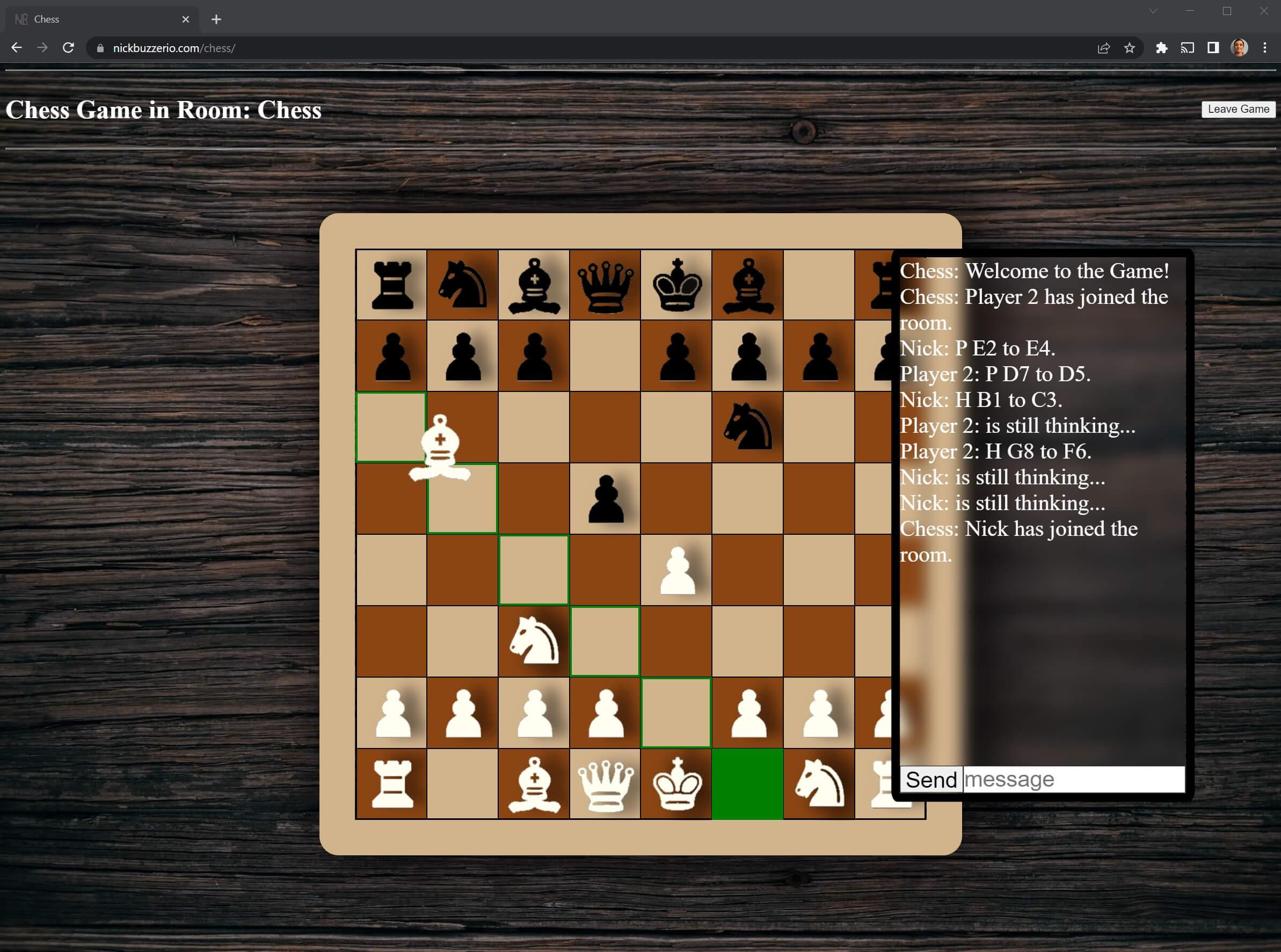Select the black rook on a8
The width and height of the screenshot is (1281, 952).
(392, 285)
